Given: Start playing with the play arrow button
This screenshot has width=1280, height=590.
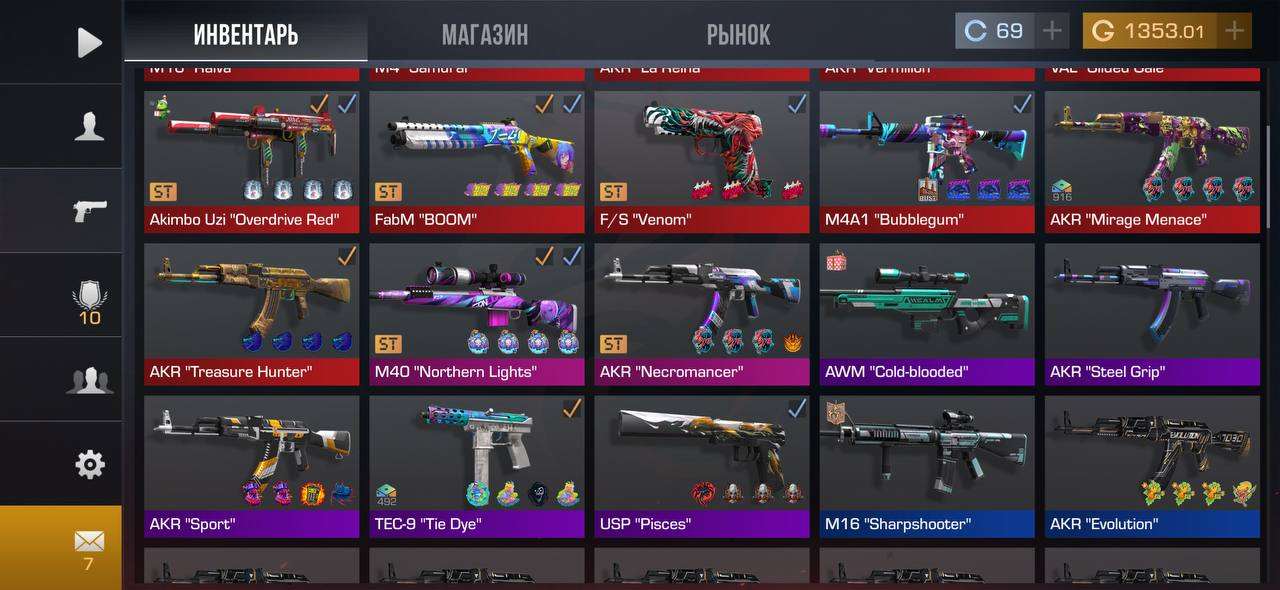Looking at the screenshot, I should (89, 42).
